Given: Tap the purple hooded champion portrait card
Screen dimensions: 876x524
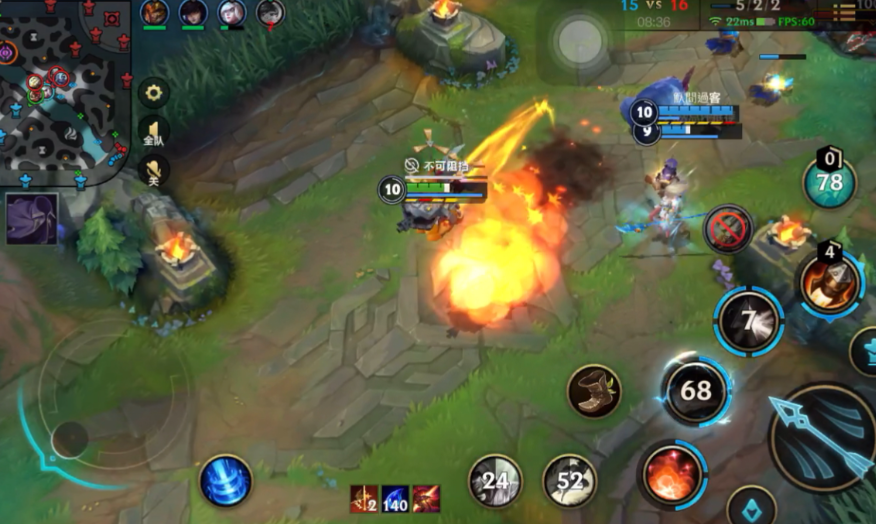Looking at the screenshot, I should pos(31,219).
